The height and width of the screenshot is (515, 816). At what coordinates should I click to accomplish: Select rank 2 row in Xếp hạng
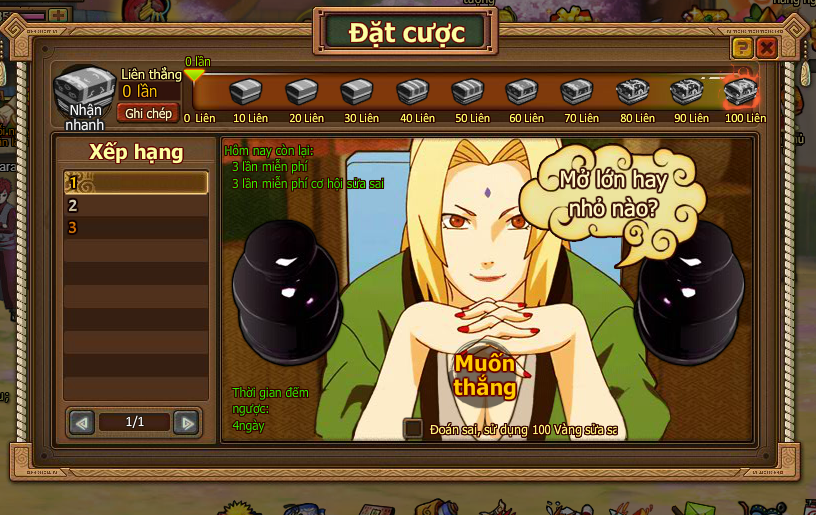136,206
